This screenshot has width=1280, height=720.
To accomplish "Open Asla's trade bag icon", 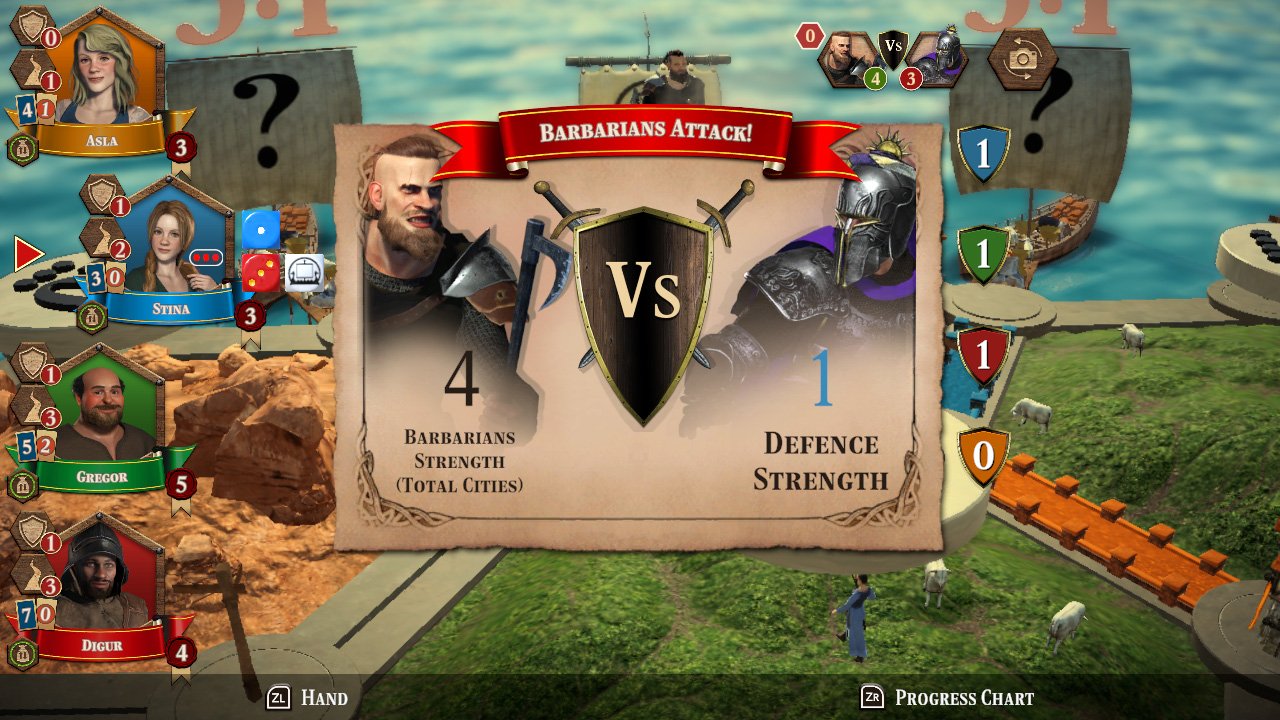I will coord(21,148).
